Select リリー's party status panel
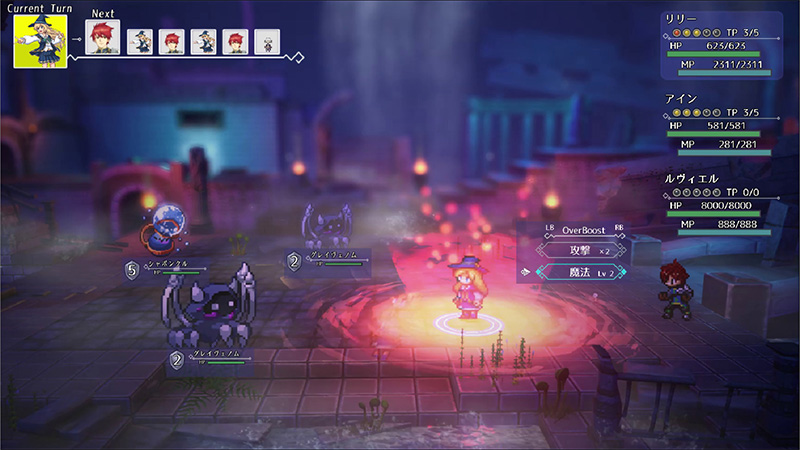This screenshot has height=450, width=800. pos(717,46)
